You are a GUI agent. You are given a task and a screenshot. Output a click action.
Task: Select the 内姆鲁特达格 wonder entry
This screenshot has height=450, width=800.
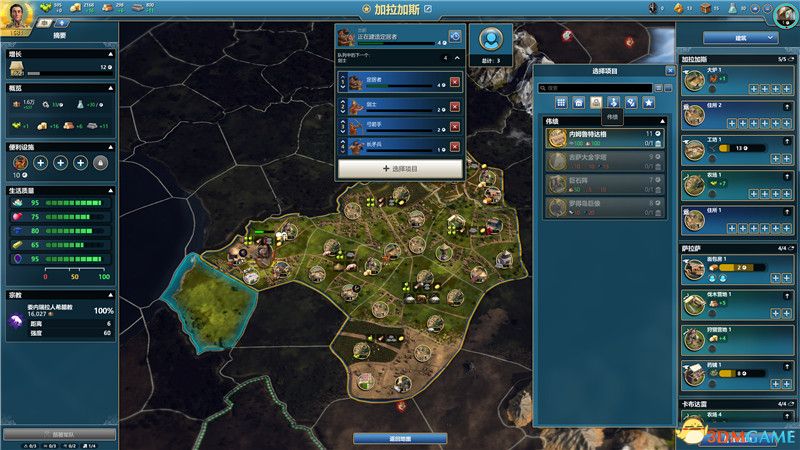[x=603, y=138]
